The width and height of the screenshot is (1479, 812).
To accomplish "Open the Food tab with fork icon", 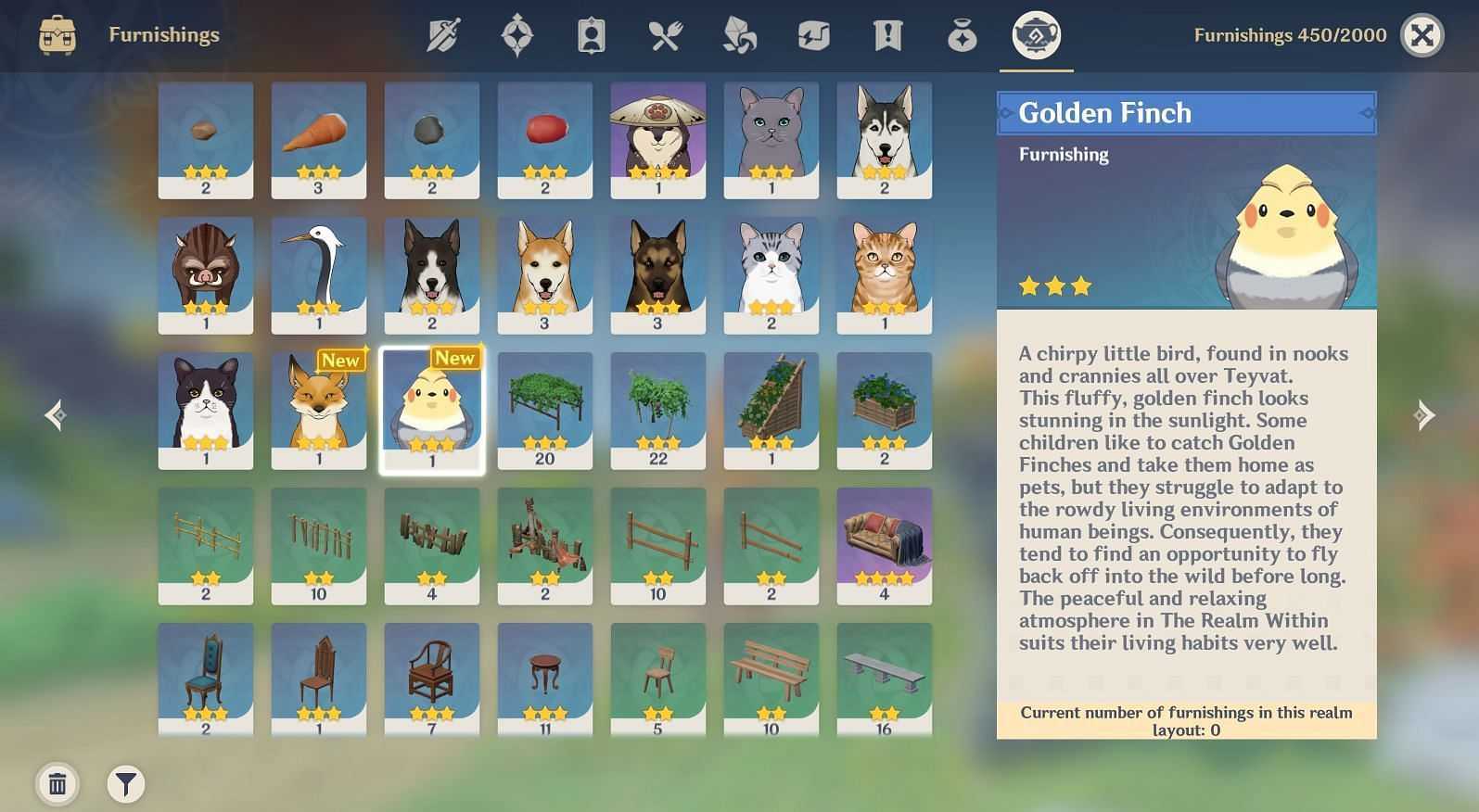I will point(666,36).
